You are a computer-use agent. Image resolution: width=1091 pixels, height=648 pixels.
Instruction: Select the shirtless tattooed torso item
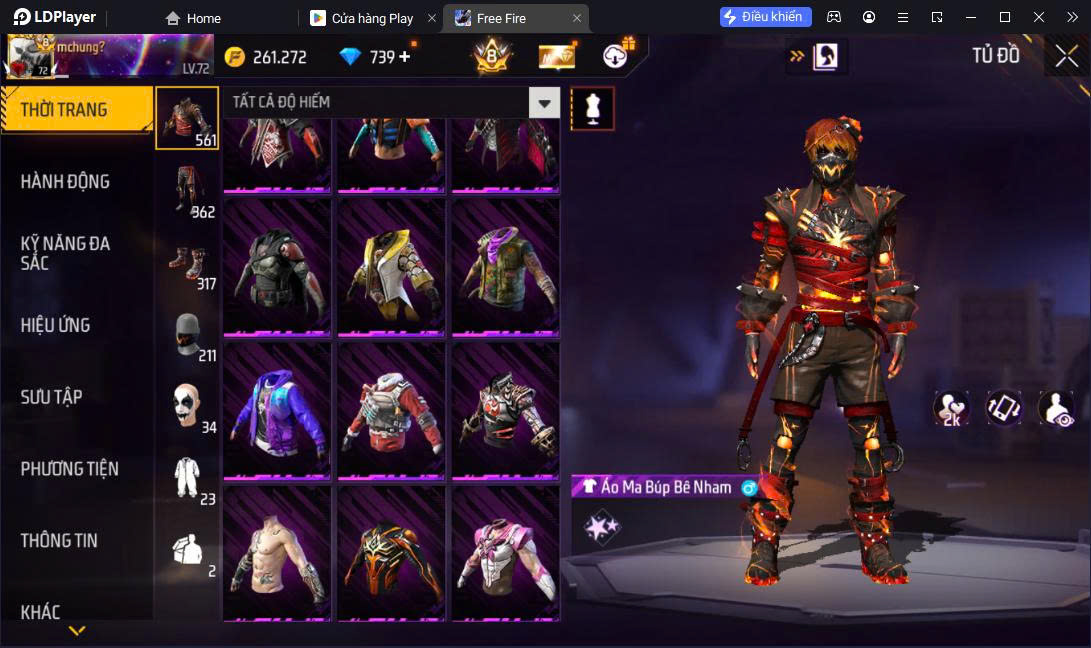coord(277,553)
